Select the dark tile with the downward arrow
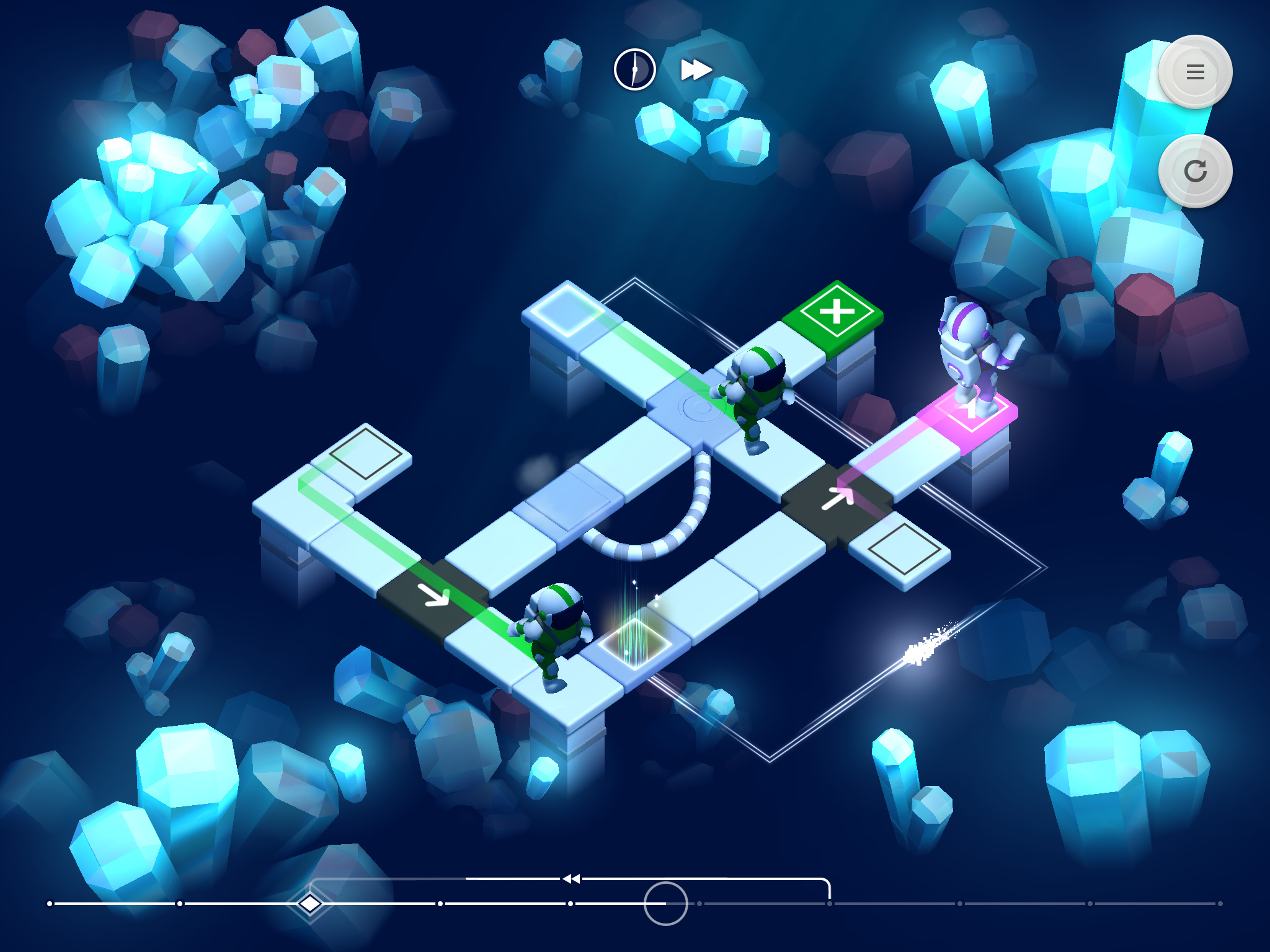This screenshot has width=1270, height=952. (433, 596)
